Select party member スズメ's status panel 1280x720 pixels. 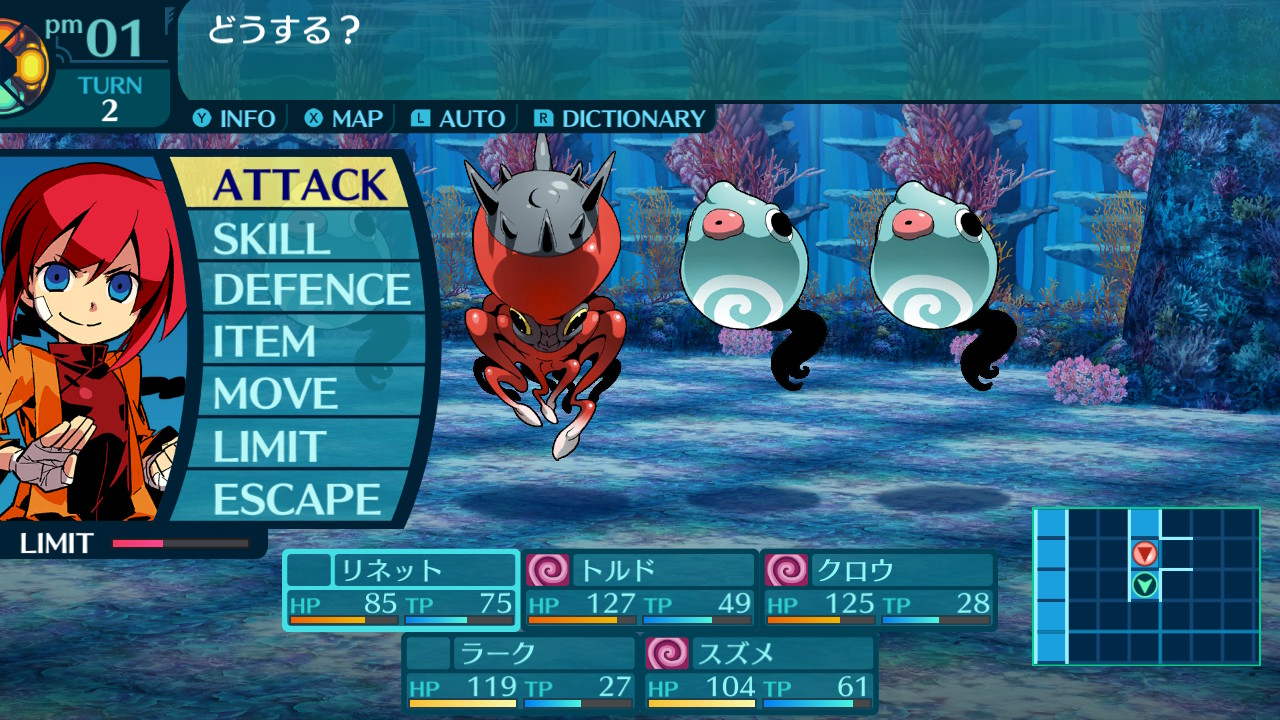[760, 674]
